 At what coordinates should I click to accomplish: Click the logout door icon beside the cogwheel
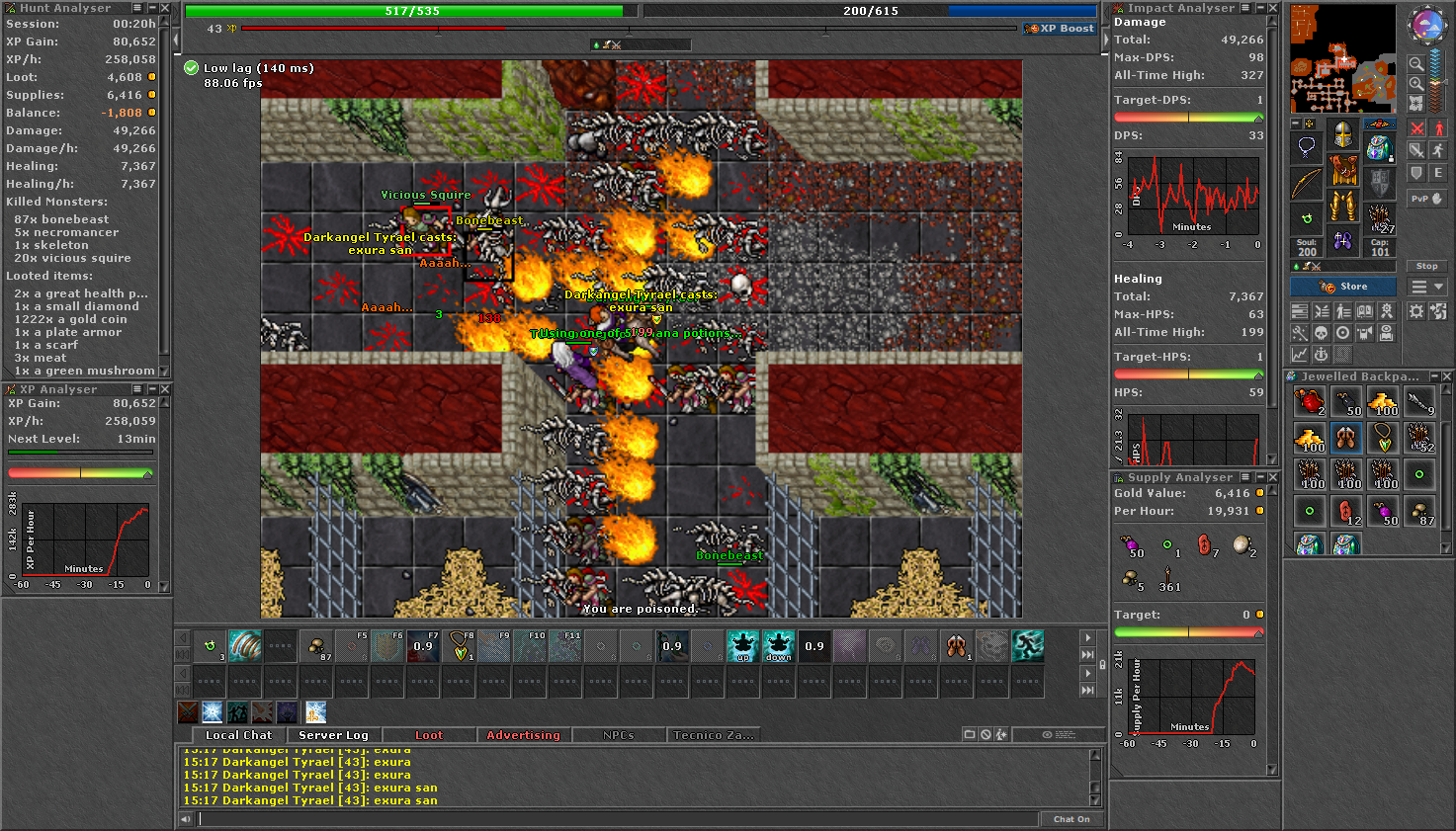[x=1438, y=310]
